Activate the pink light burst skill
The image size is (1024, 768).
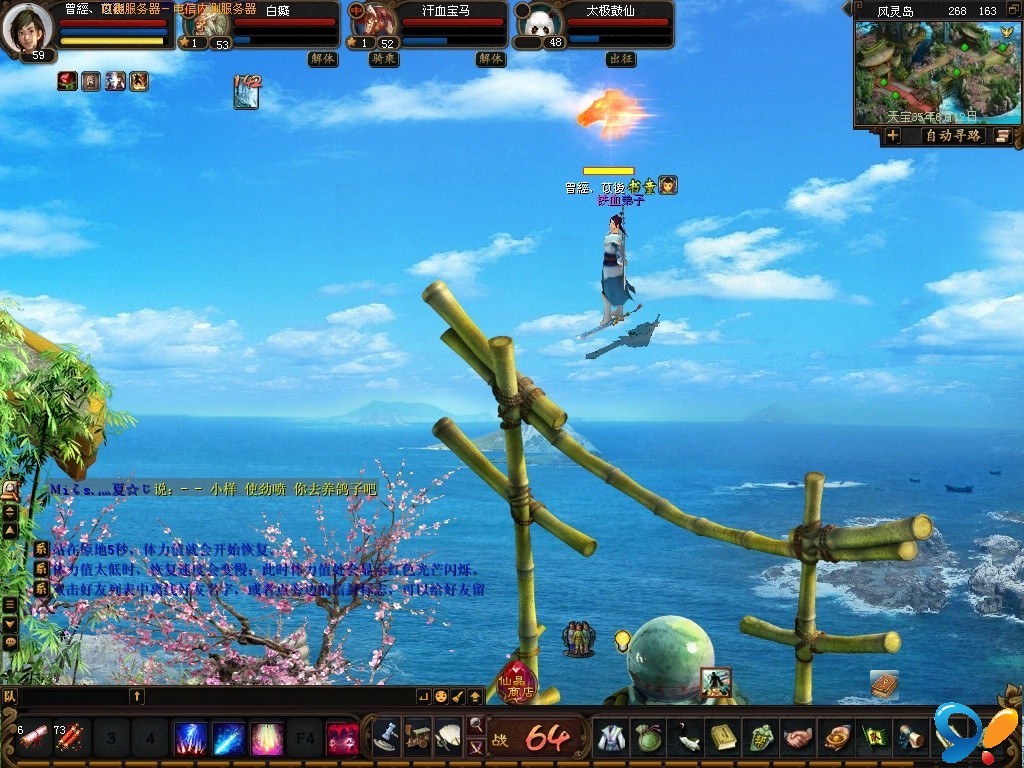(x=267, y=739)
